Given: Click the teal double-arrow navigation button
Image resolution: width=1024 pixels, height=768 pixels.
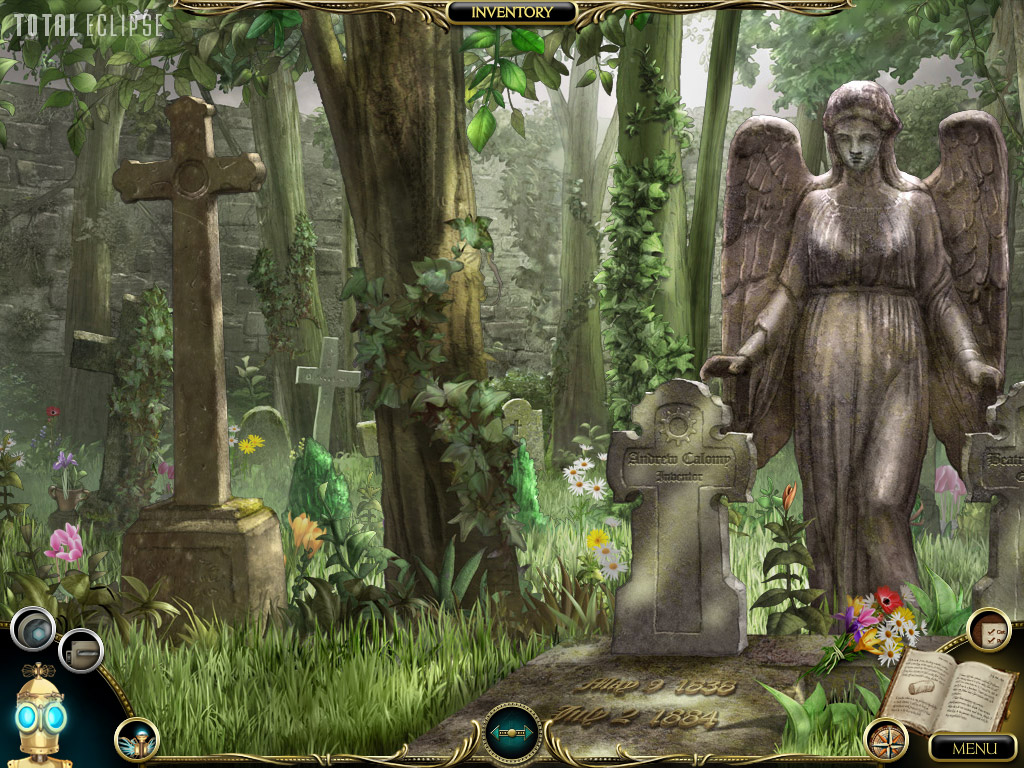Looking at the screenshot, I should 512,732.
